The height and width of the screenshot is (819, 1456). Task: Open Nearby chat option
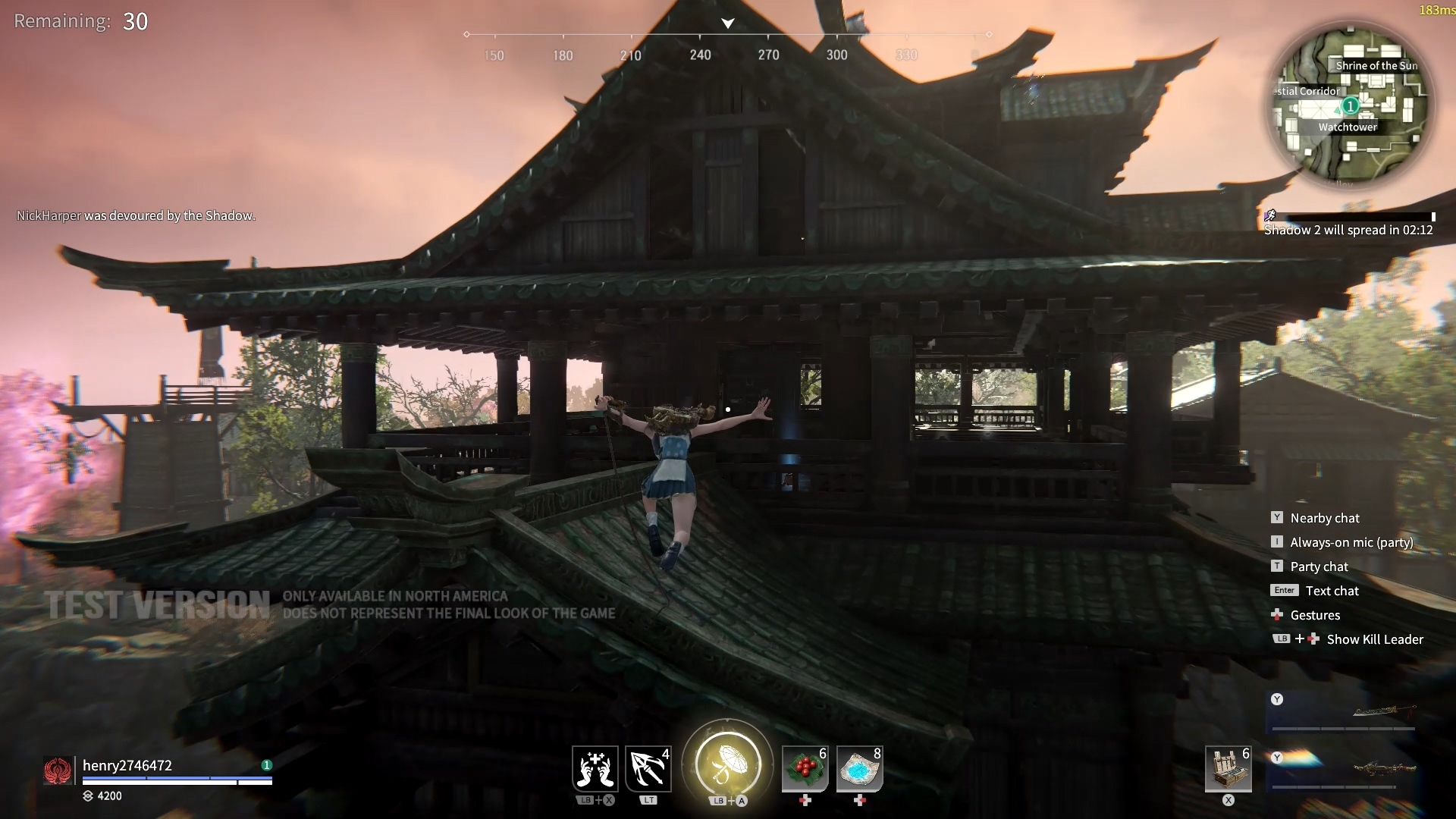[1324, 518]
